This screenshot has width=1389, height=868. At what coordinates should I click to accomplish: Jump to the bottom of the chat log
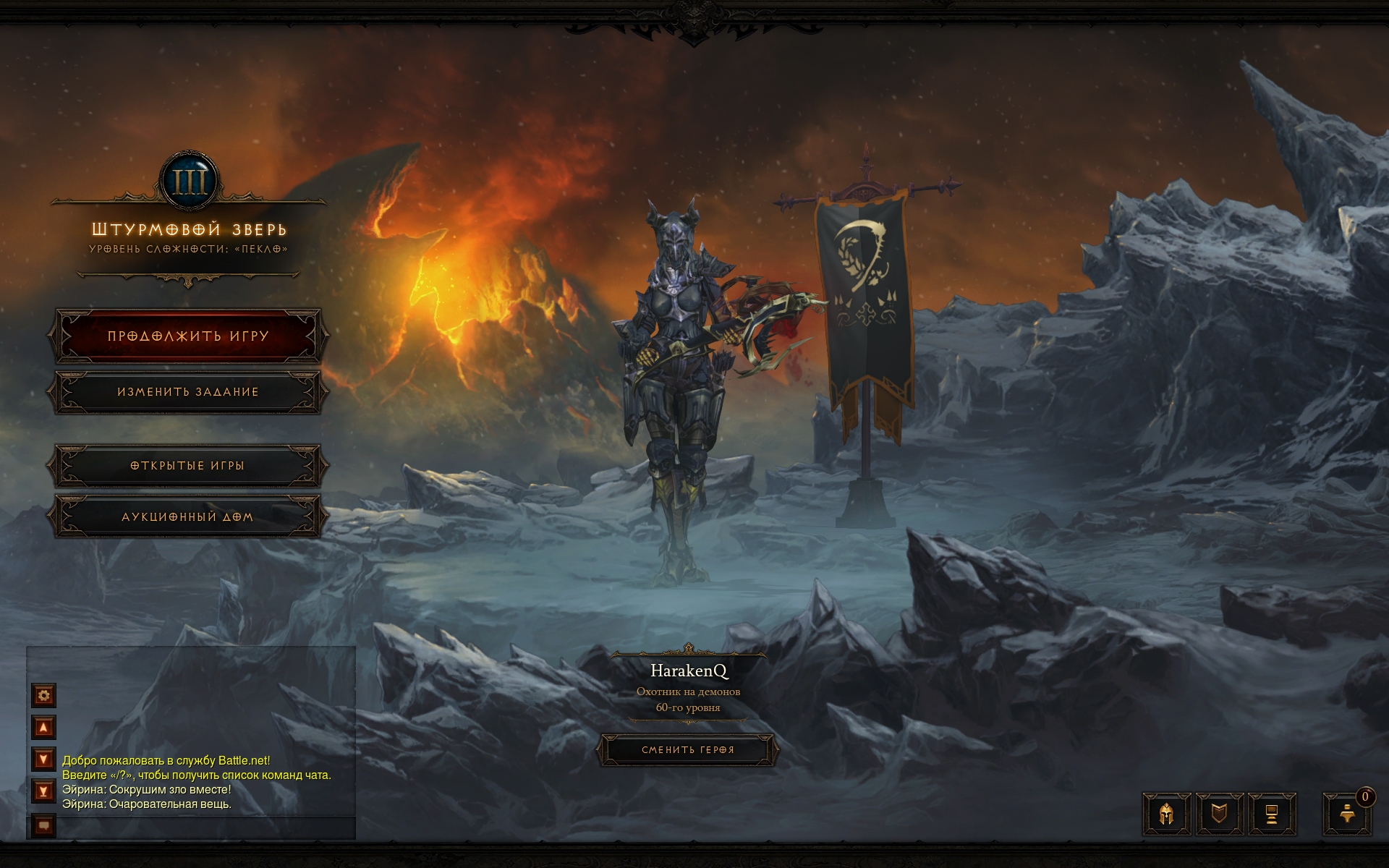44,791
